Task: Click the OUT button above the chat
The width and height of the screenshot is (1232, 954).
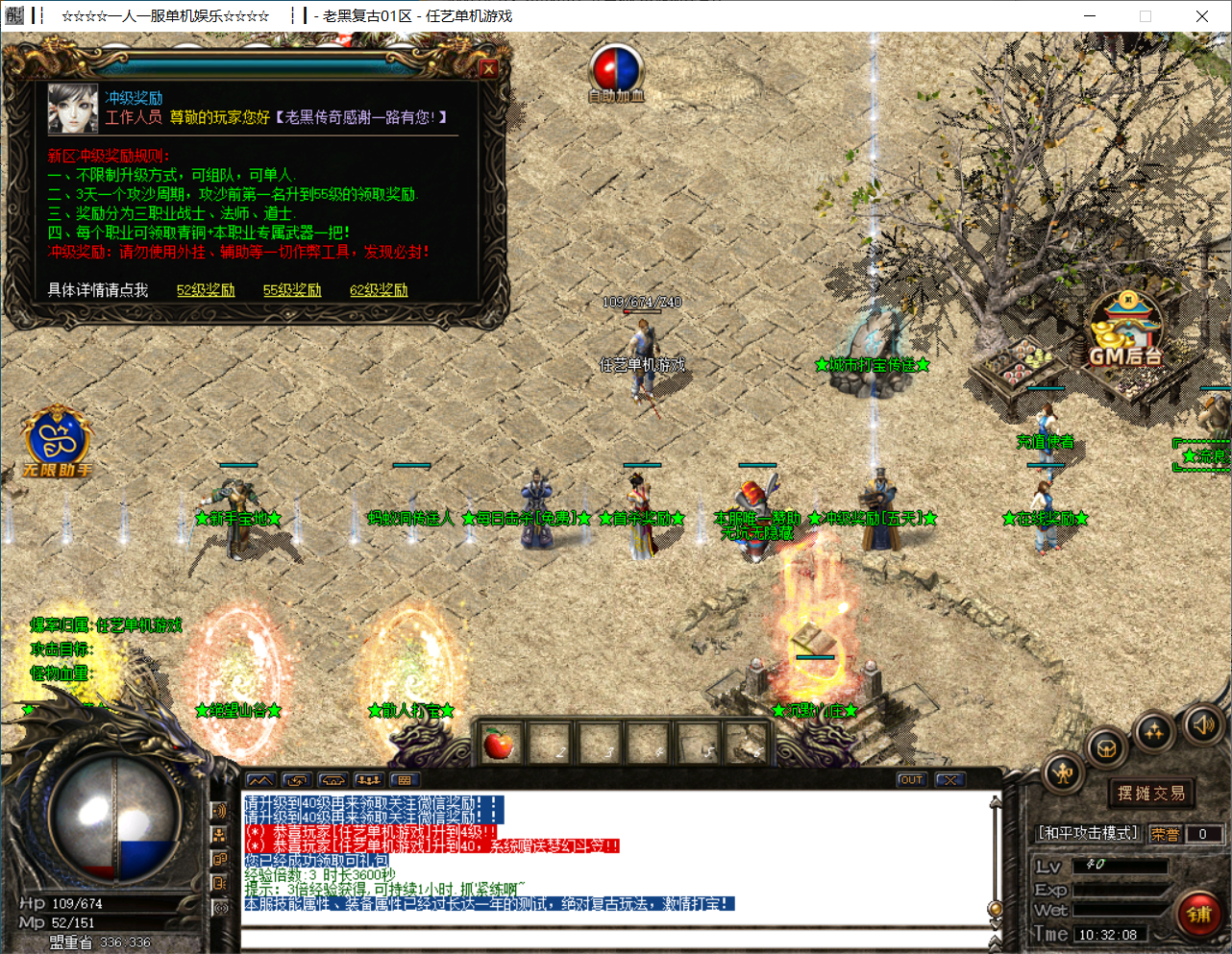Action: tap(911, 780)
